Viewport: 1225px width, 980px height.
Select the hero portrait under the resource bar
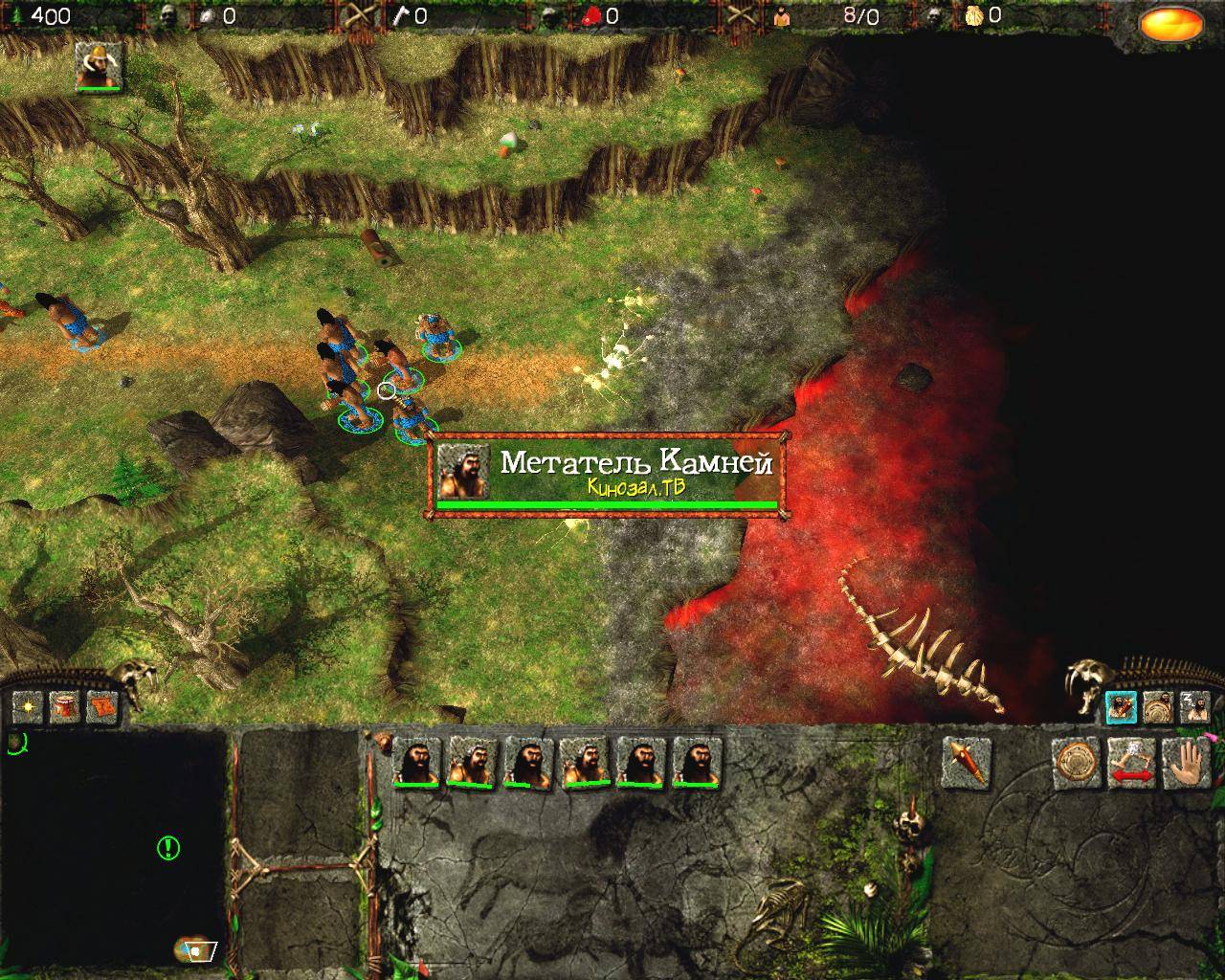point(99,67)
